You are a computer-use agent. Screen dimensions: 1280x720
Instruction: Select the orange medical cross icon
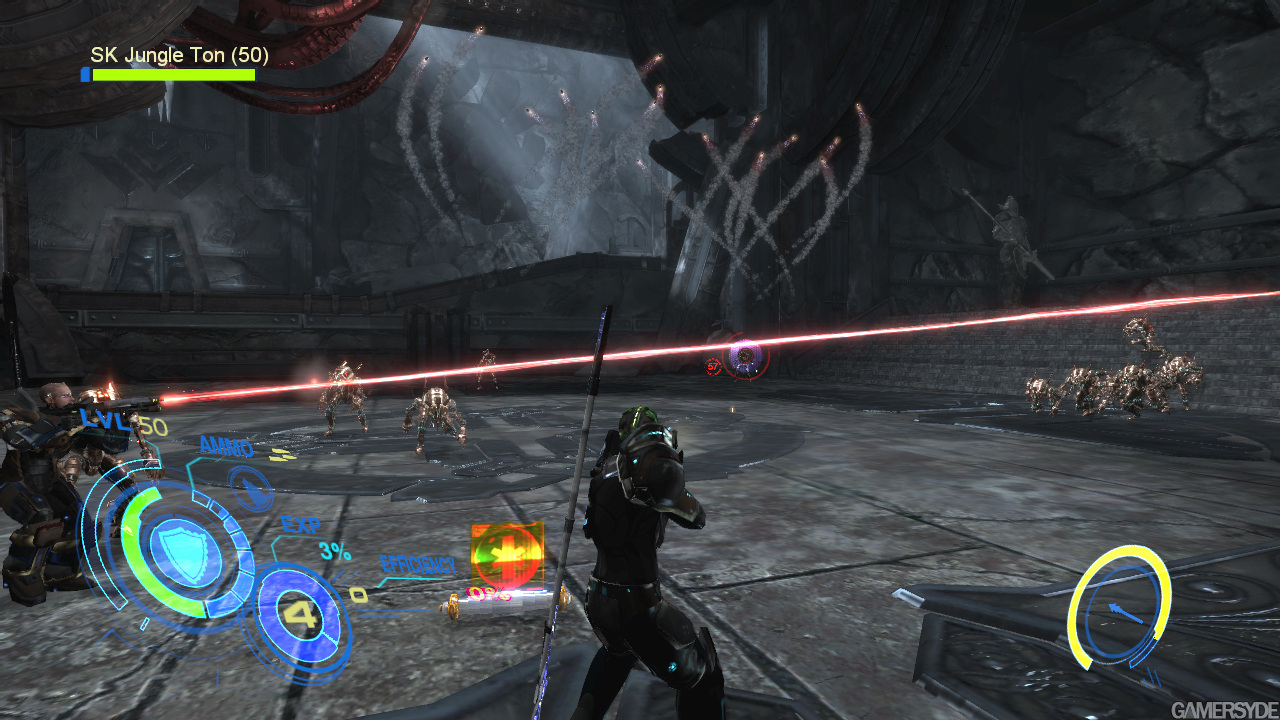click(x=507, y=556)
